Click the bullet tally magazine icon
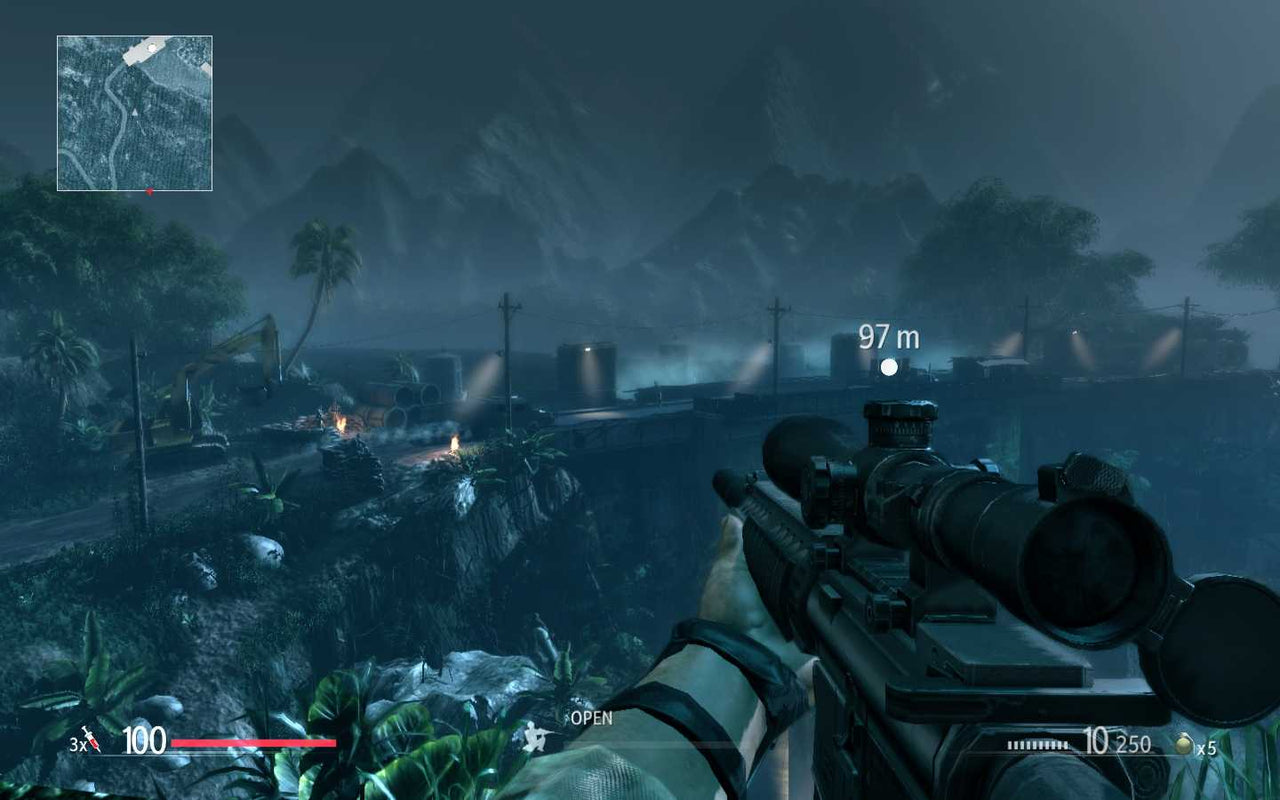 (1037, 745)
